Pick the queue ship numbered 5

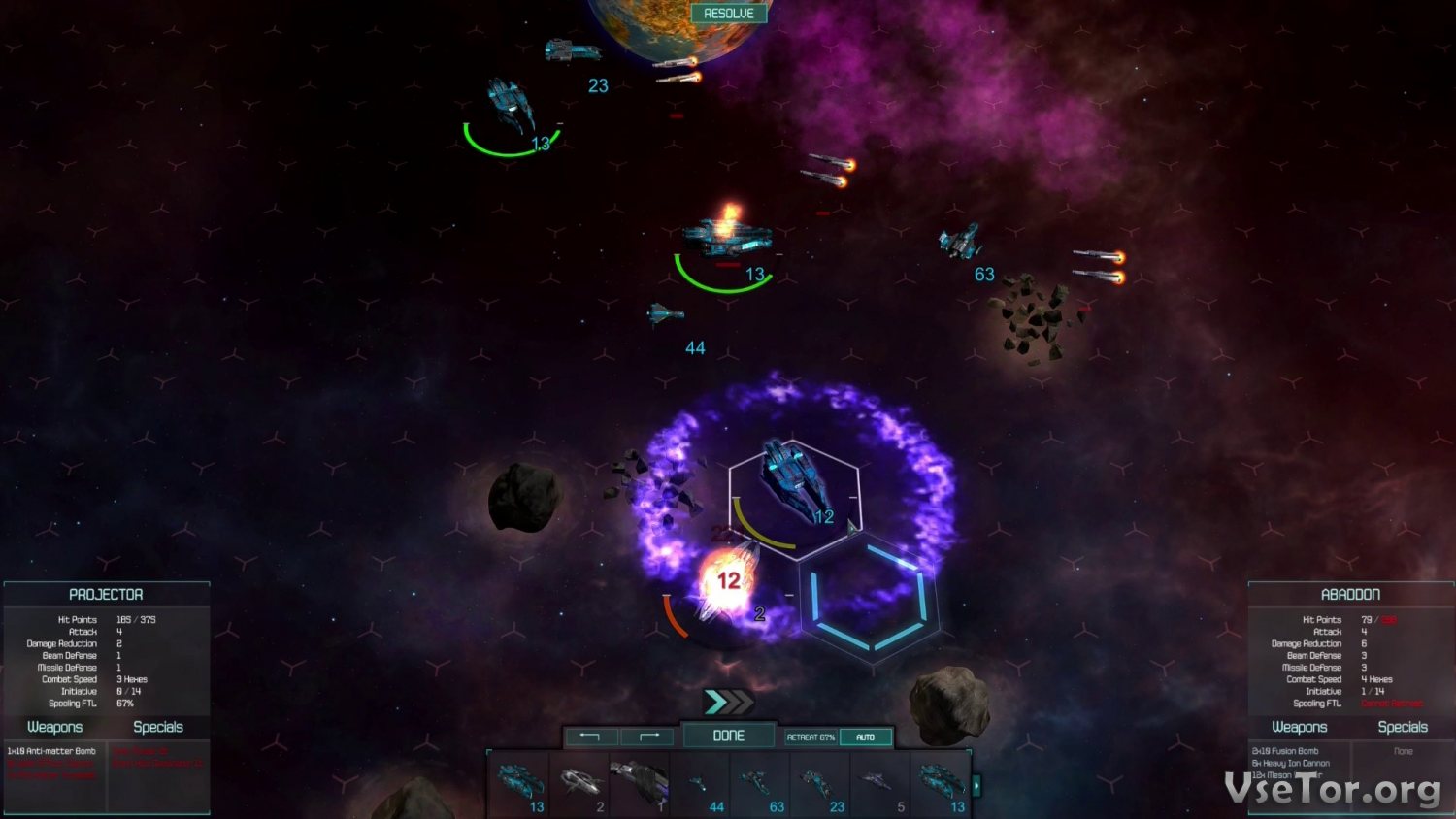point(879,783)
